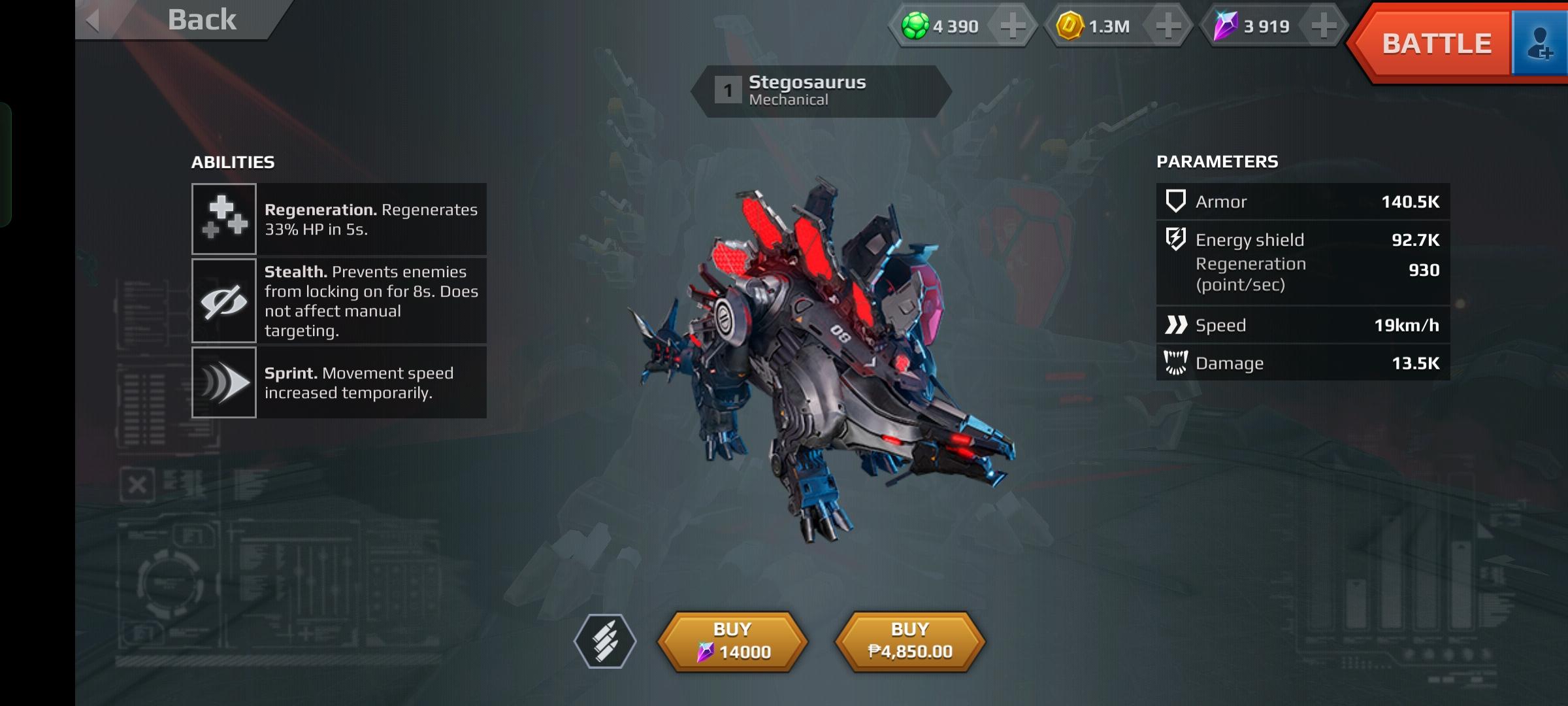Select the Regeneration ability icon
Image resolution: width=1568 pixels, height=706 pixels.
(223, 219)
